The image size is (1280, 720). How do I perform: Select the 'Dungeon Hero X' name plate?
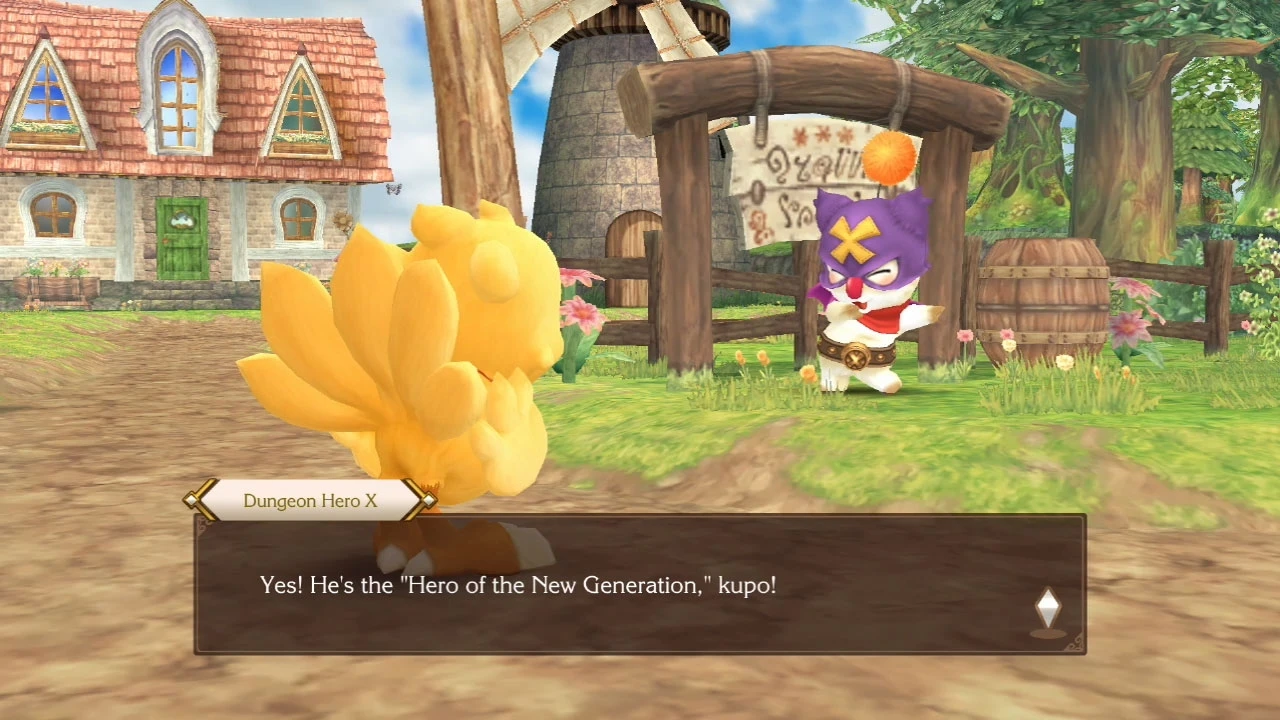point(309,500)
